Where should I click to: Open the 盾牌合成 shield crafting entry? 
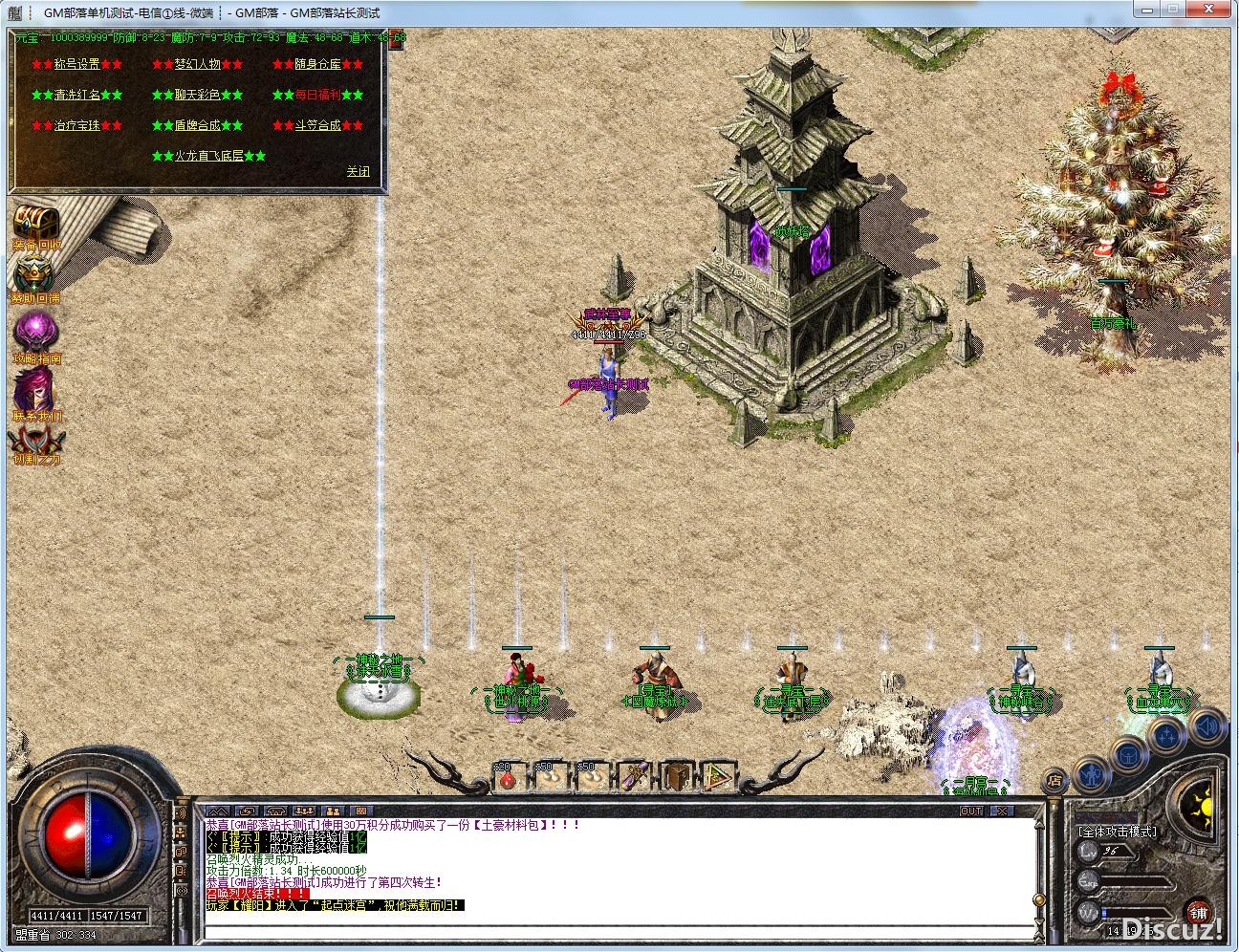point(197,125)
